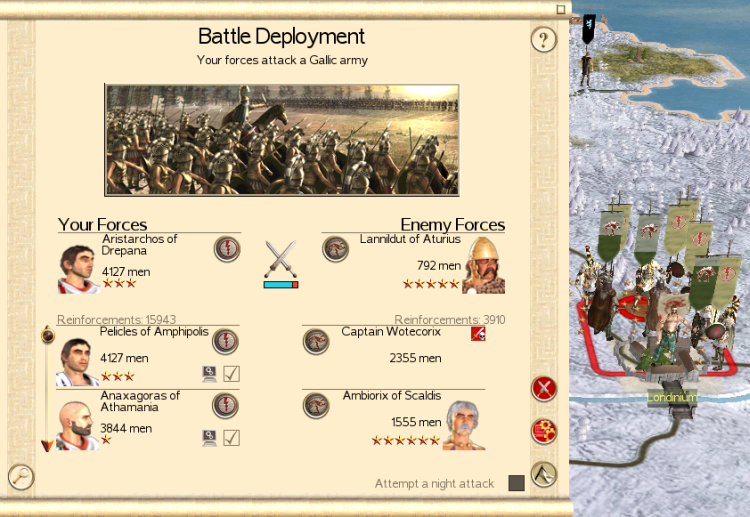The width and height of the screenshot is (750, 517).
Task: Click Captain Wotecorix's faction emblem
Action: (316, 341)
